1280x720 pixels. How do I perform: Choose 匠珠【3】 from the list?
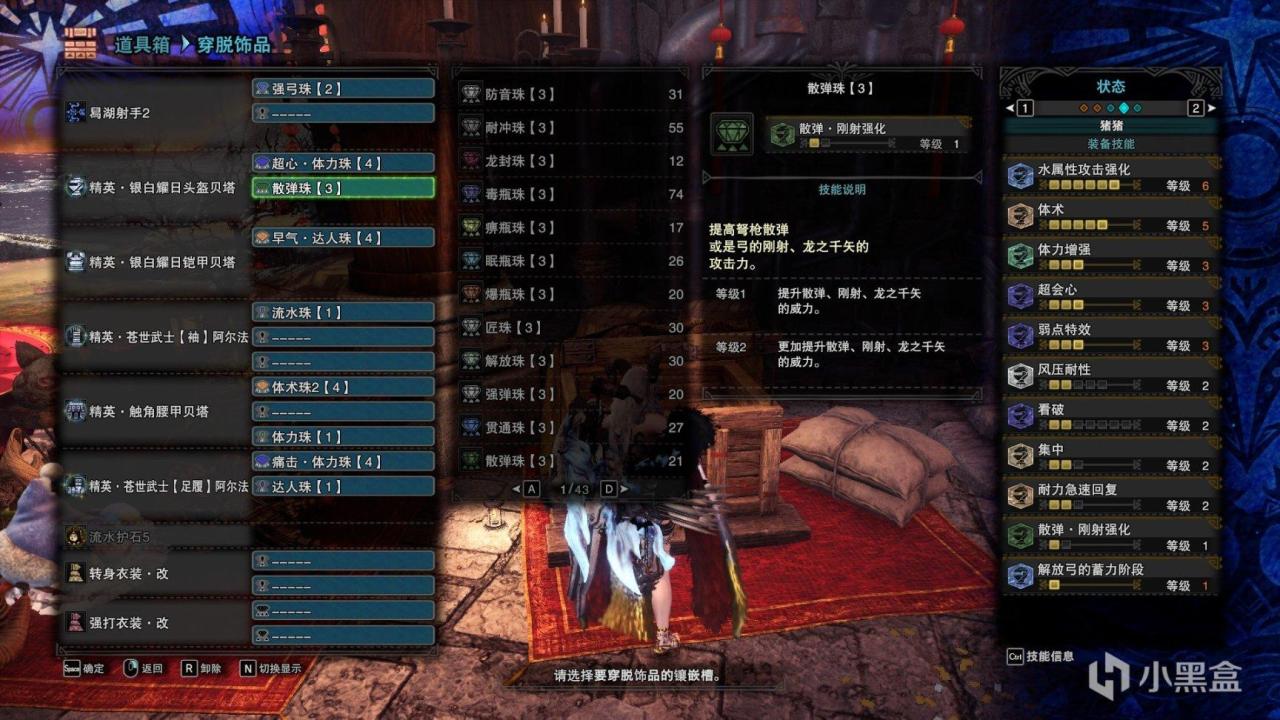(570, 328)
